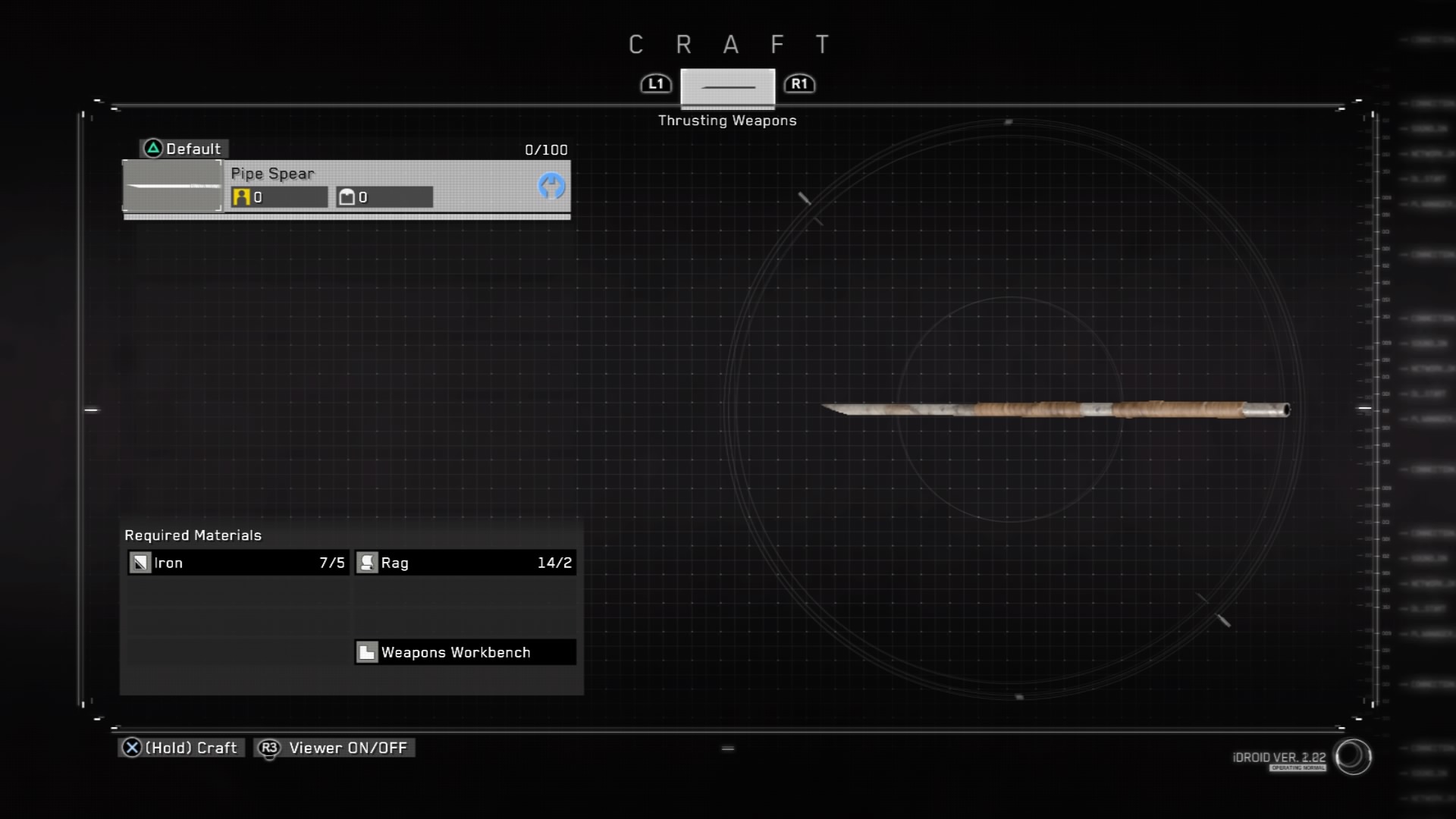
Task: Toggle the Viewer ON/OFF option
Action: pyautogui.click(x=334, y=748)
